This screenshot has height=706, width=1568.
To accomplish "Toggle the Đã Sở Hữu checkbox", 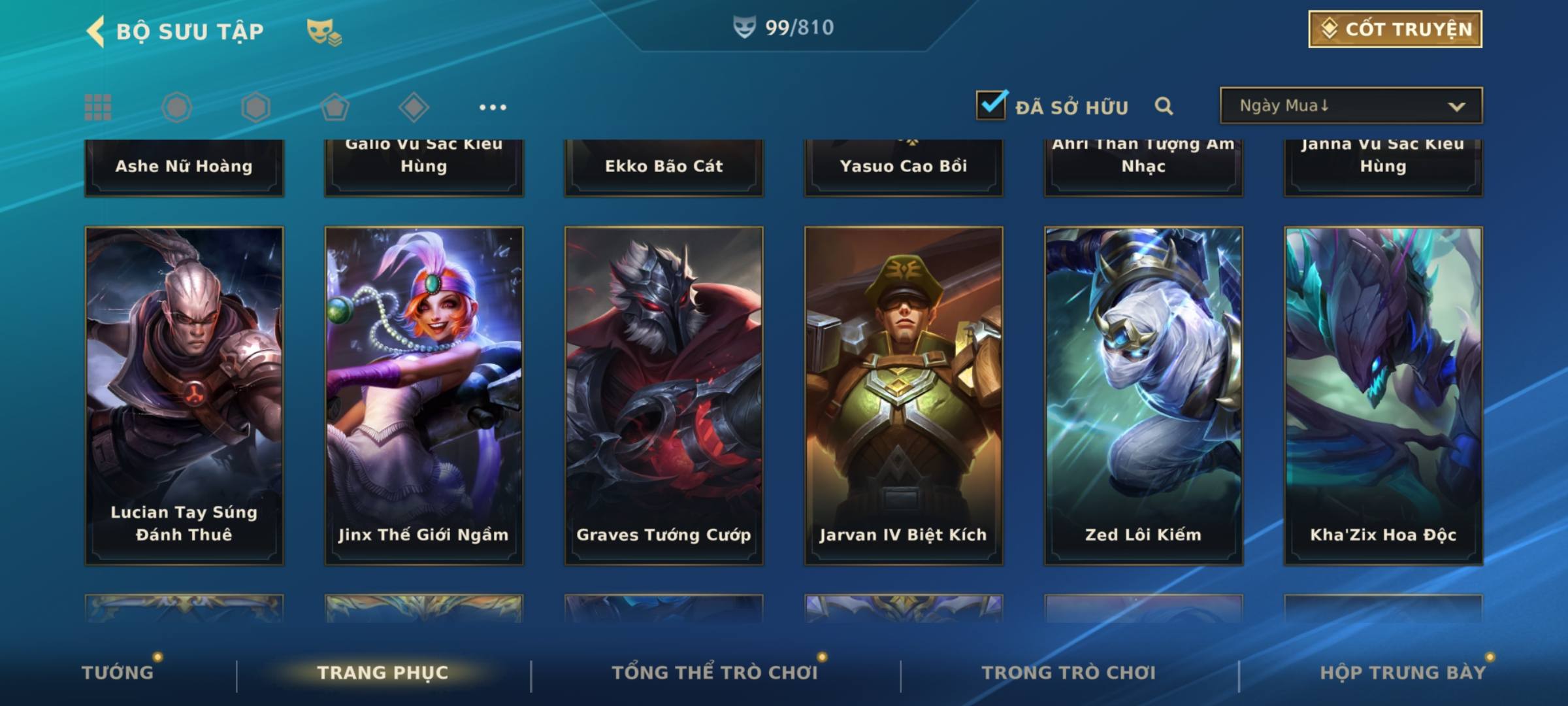I will [x=991, y=105].
